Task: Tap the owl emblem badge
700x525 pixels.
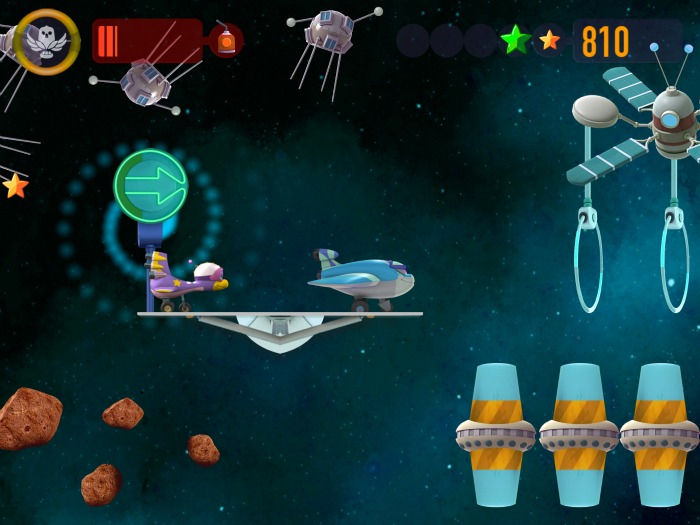Action: click(x=47, y=42)
